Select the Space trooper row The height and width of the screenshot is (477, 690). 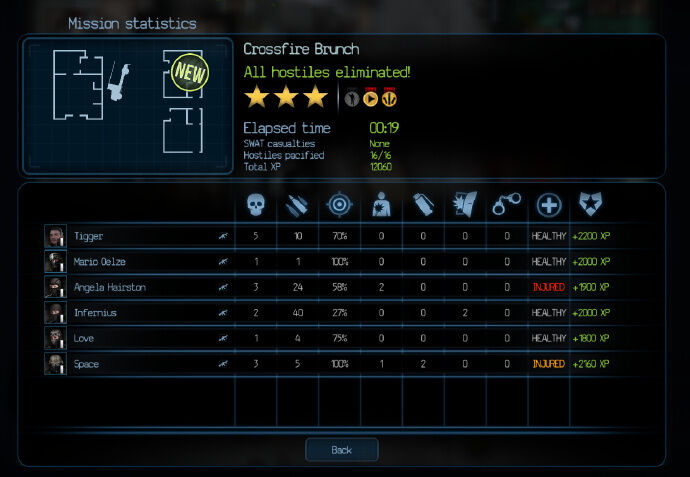[x=140, y=364]
